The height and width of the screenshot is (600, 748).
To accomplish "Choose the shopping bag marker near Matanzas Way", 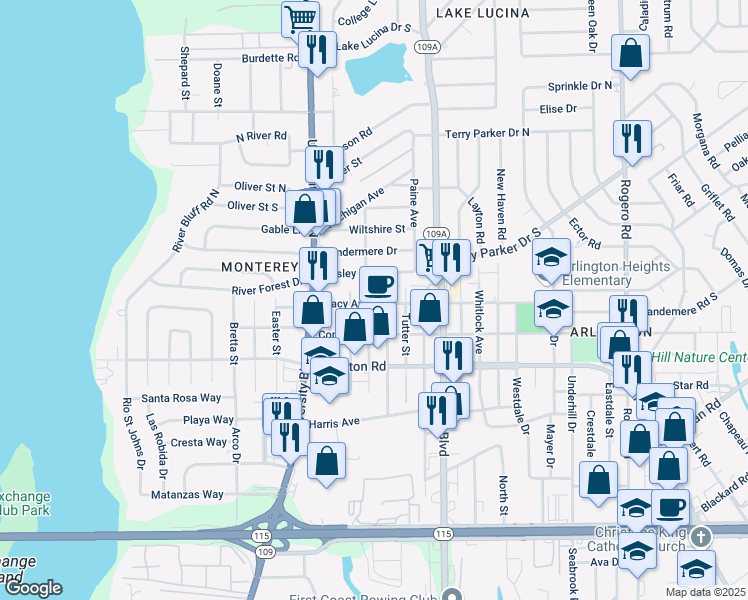I will (x=327, y=463).
